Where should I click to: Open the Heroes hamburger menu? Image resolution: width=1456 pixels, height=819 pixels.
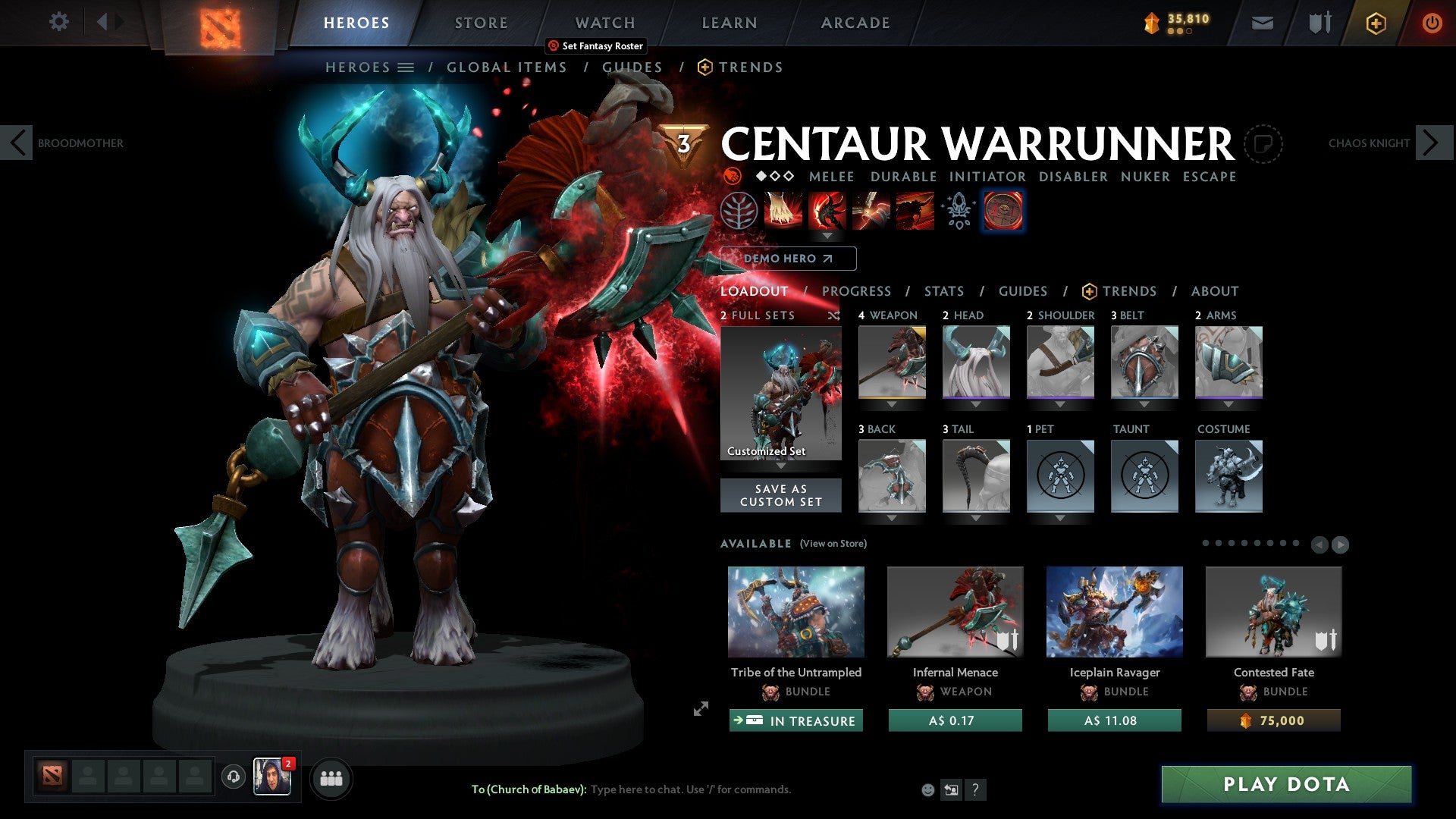pyautogui.click(x=405, y=67)
